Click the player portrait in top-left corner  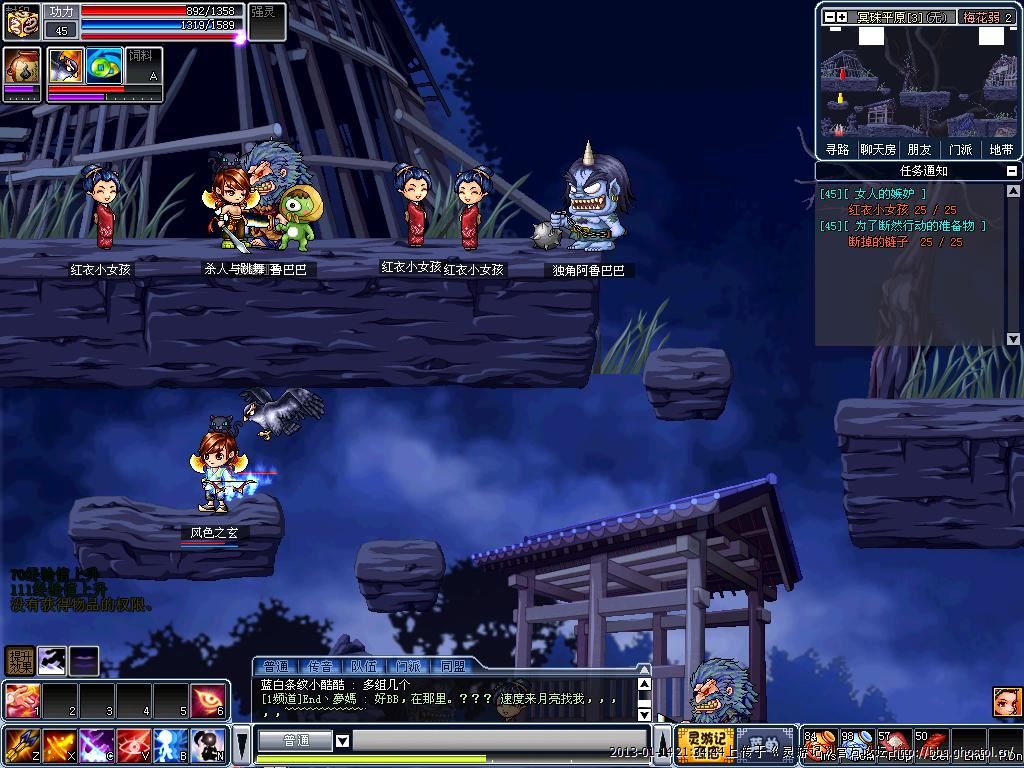22,21
